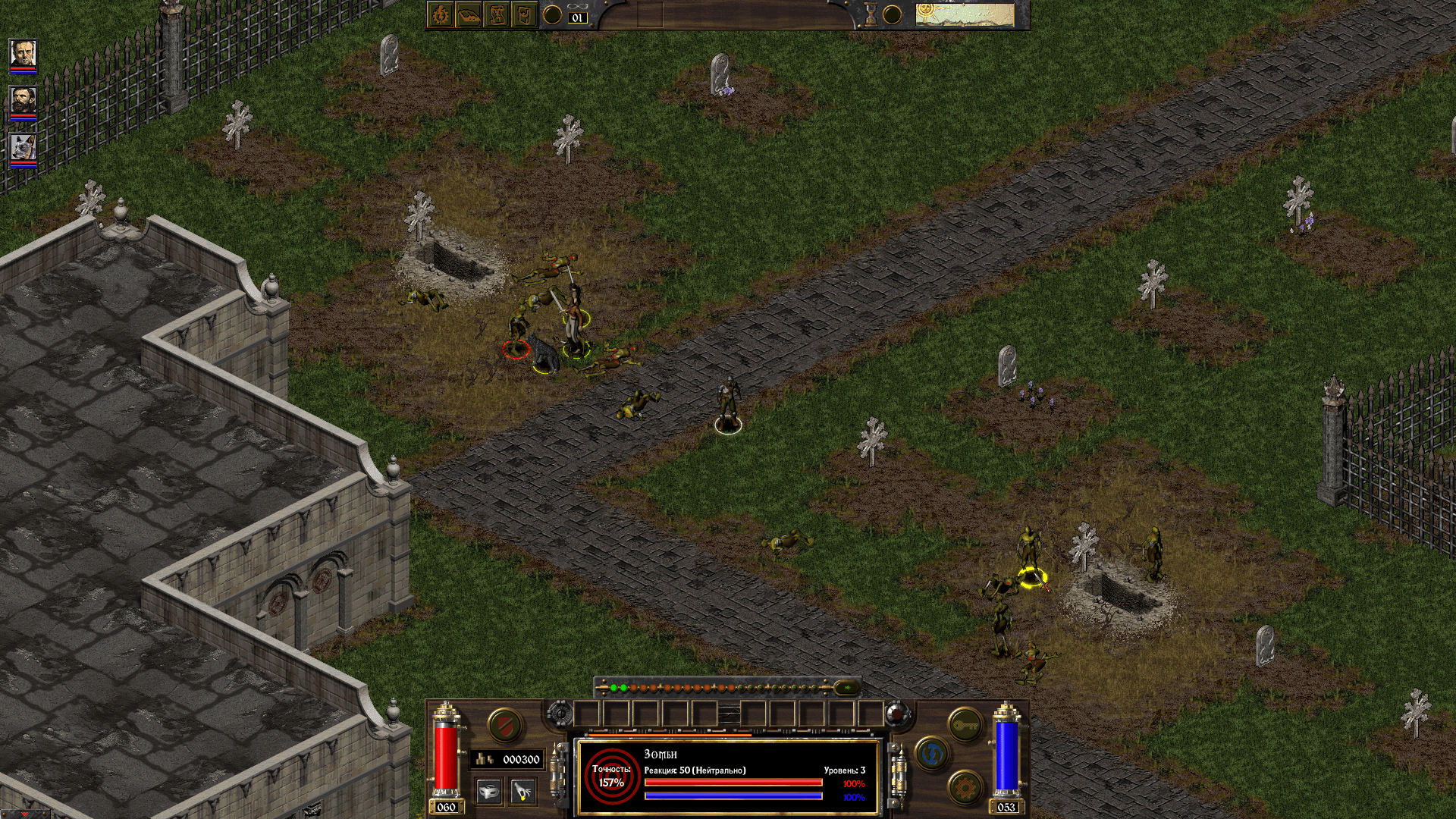The height and width of the screenshot is (819, 1456).
Task: Select the bearded follower portrait
Action: click(x=23, y=100)
